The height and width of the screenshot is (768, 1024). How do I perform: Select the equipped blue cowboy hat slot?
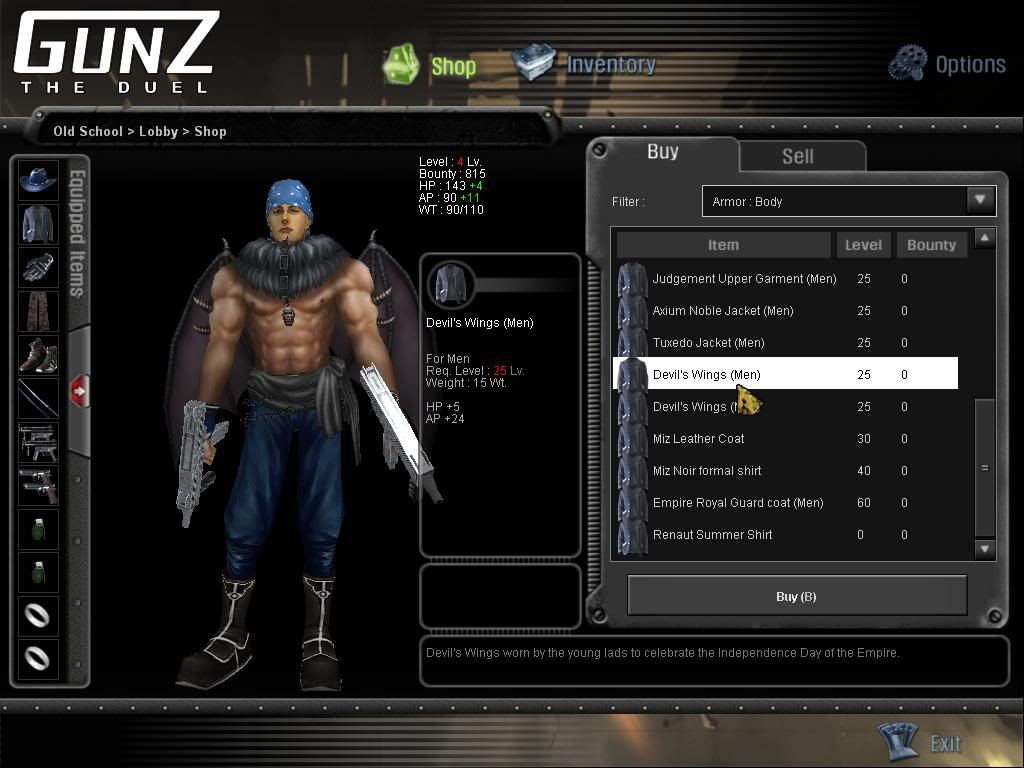pos(39,180)
